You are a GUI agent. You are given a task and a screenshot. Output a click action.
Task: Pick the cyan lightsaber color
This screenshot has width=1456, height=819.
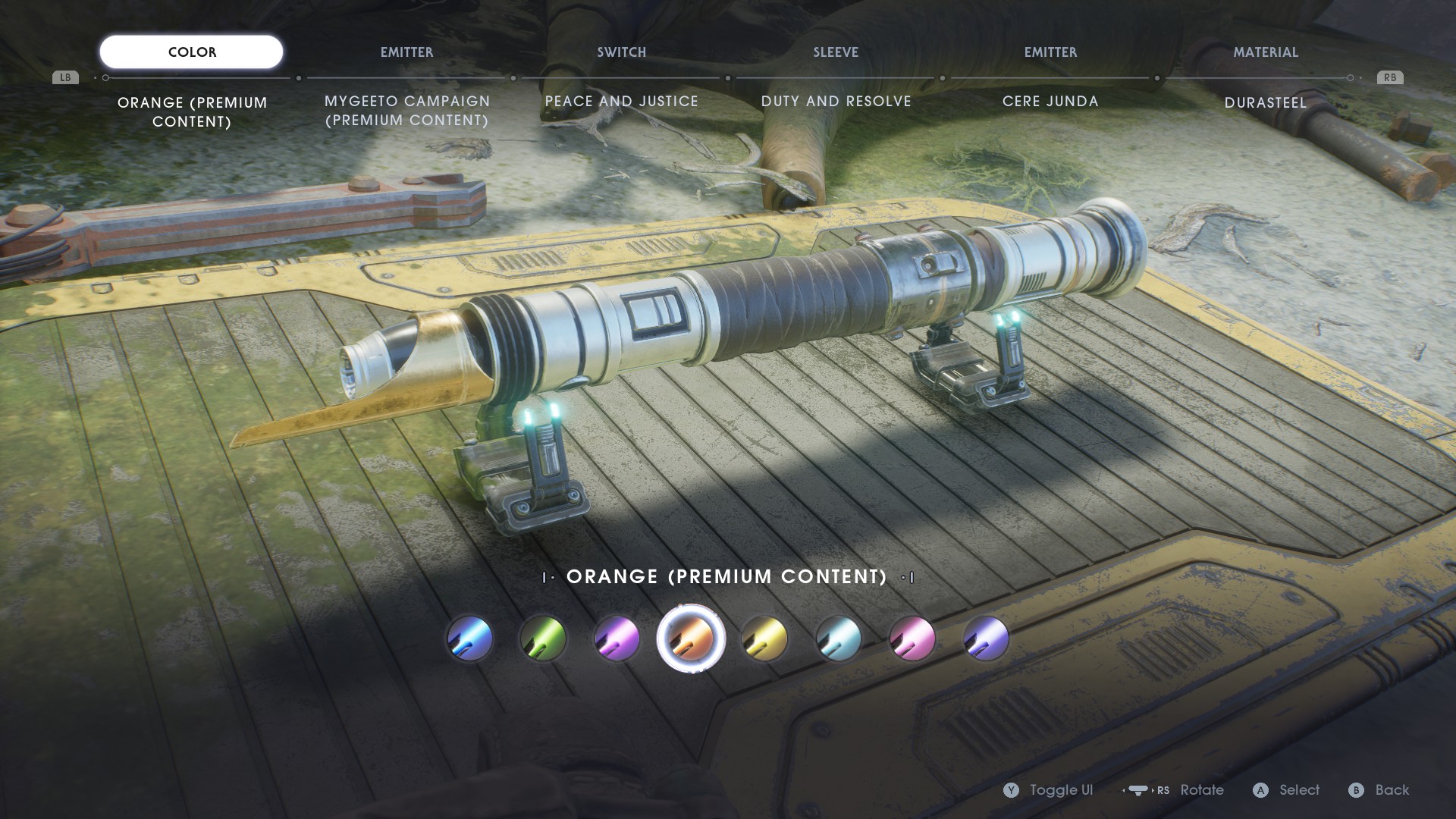point(838,639)
